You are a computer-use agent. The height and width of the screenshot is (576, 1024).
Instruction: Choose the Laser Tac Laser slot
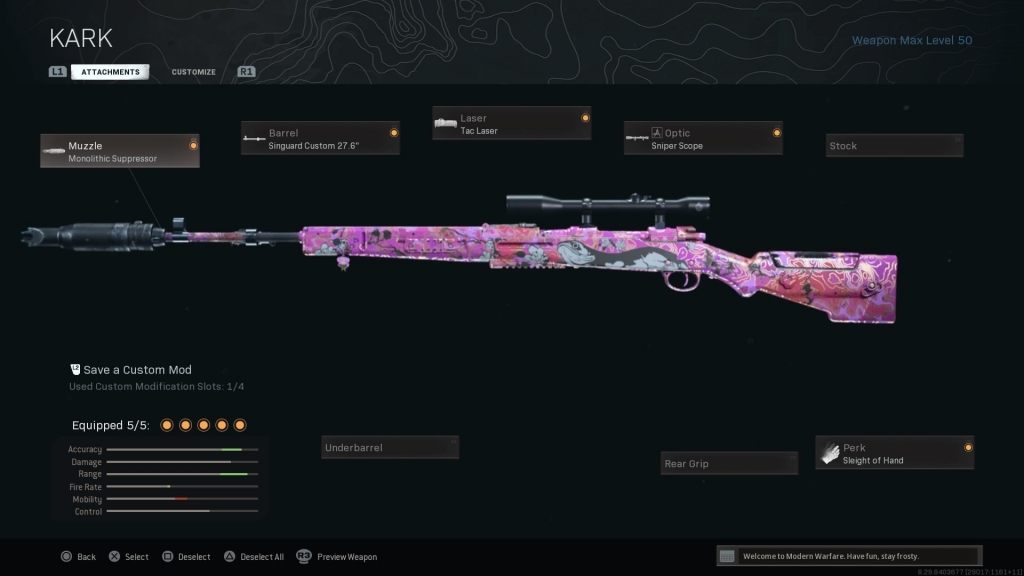pyautogui.click(x=511, y=124)
